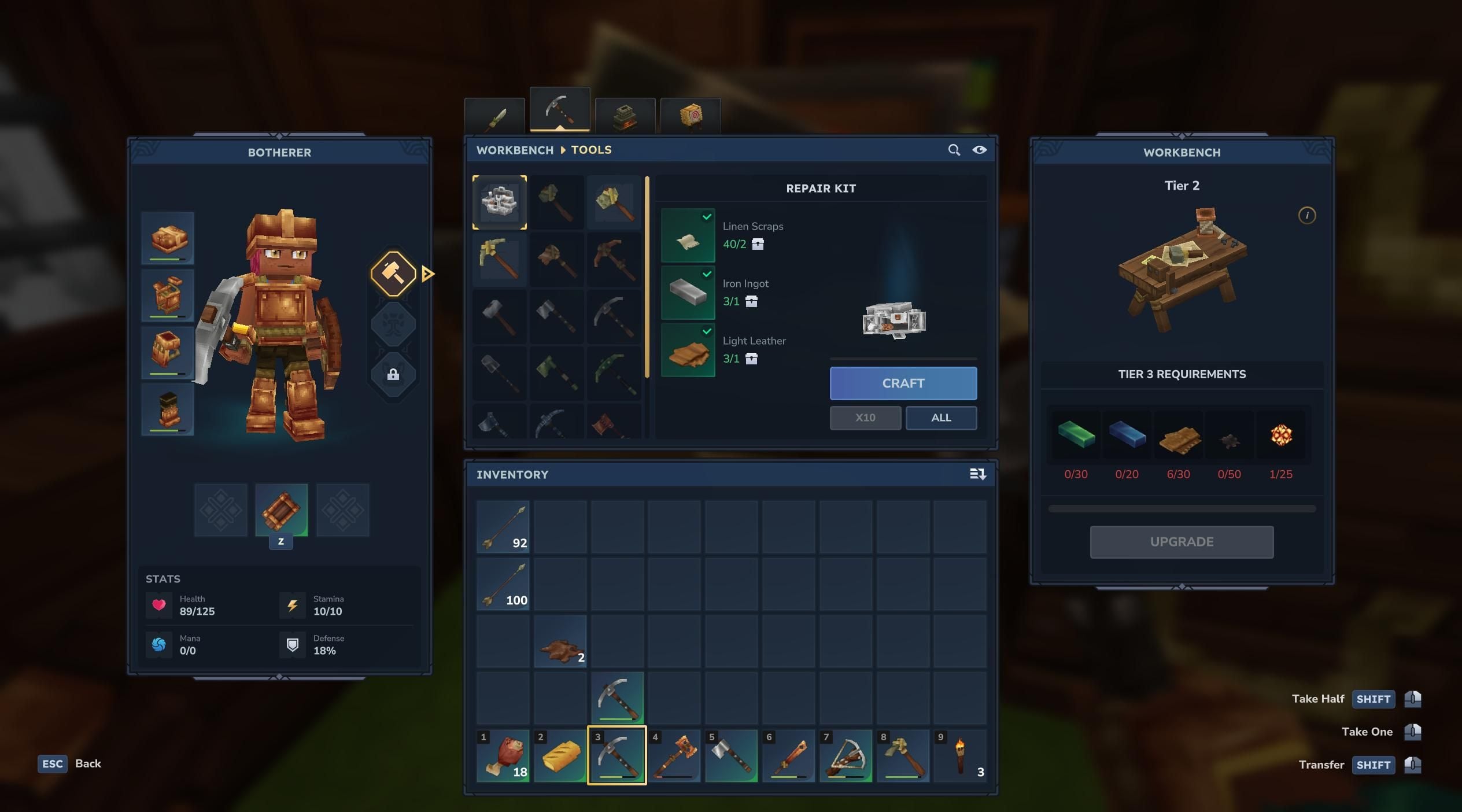This screenshot has height=812, width=1462.
Task: Toggle the Linen Scraps ingredient checkmark
Action: 706,217
